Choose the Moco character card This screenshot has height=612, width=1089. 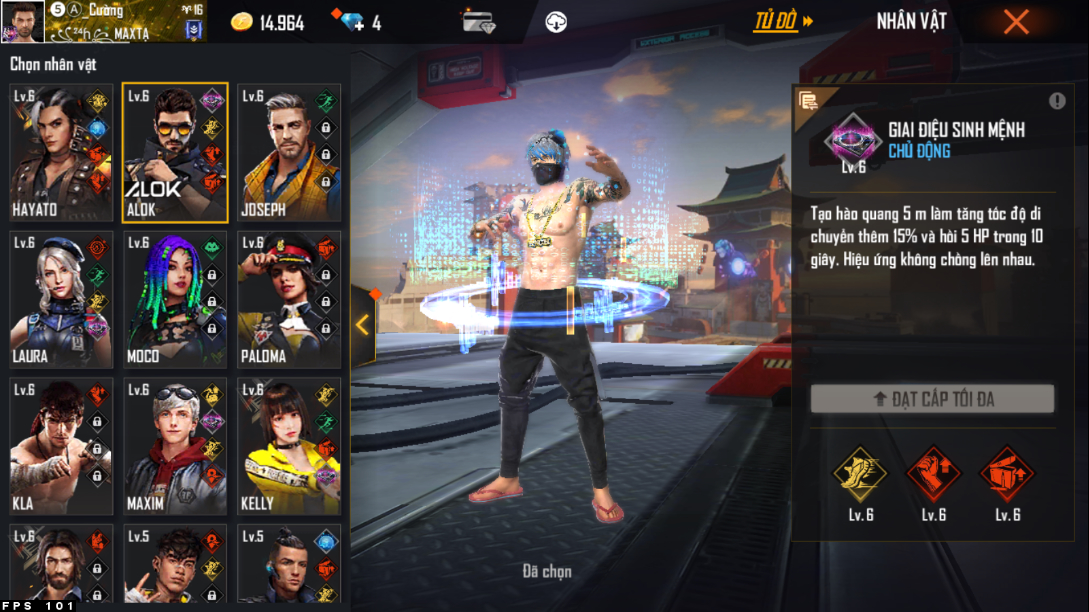(x=175, y=300)
